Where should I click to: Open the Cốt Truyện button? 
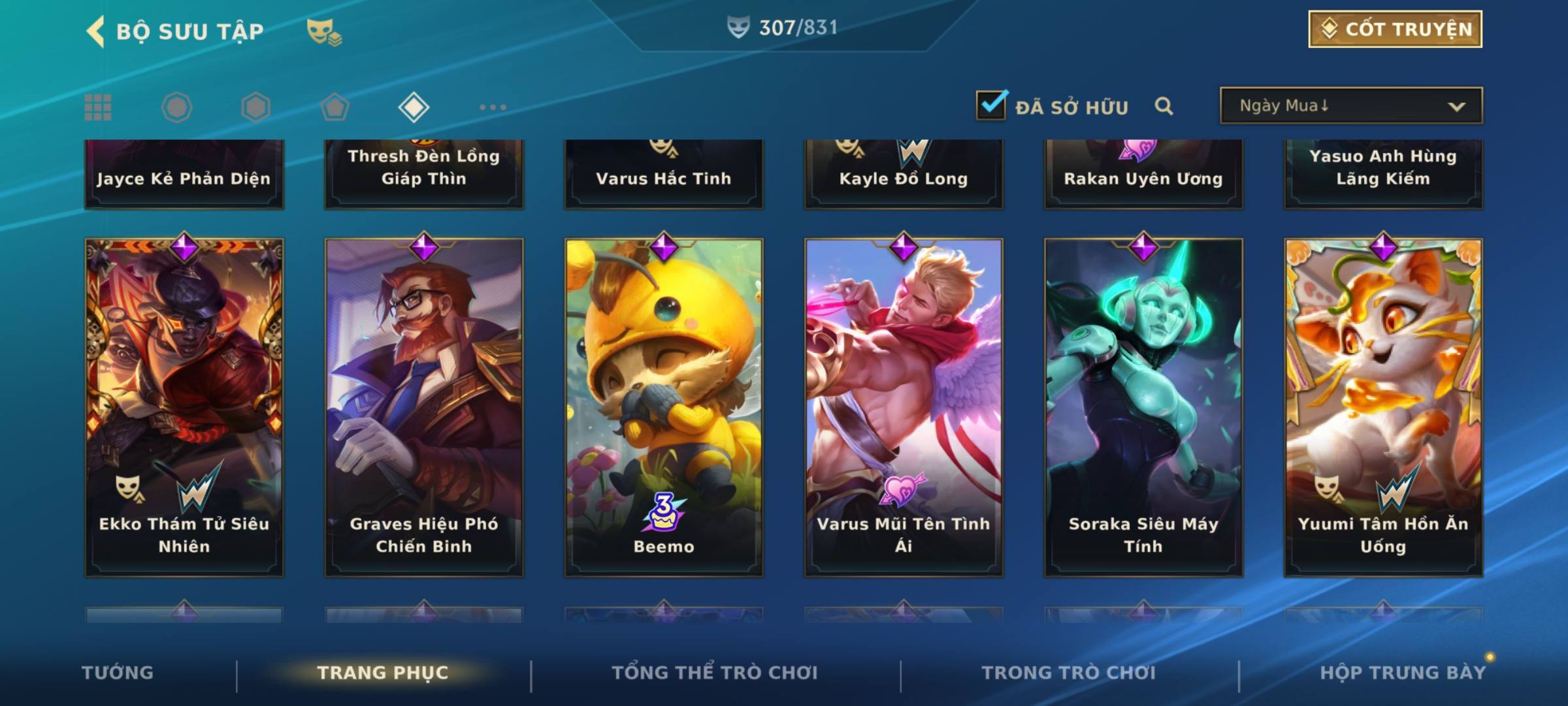point(1395,29)
